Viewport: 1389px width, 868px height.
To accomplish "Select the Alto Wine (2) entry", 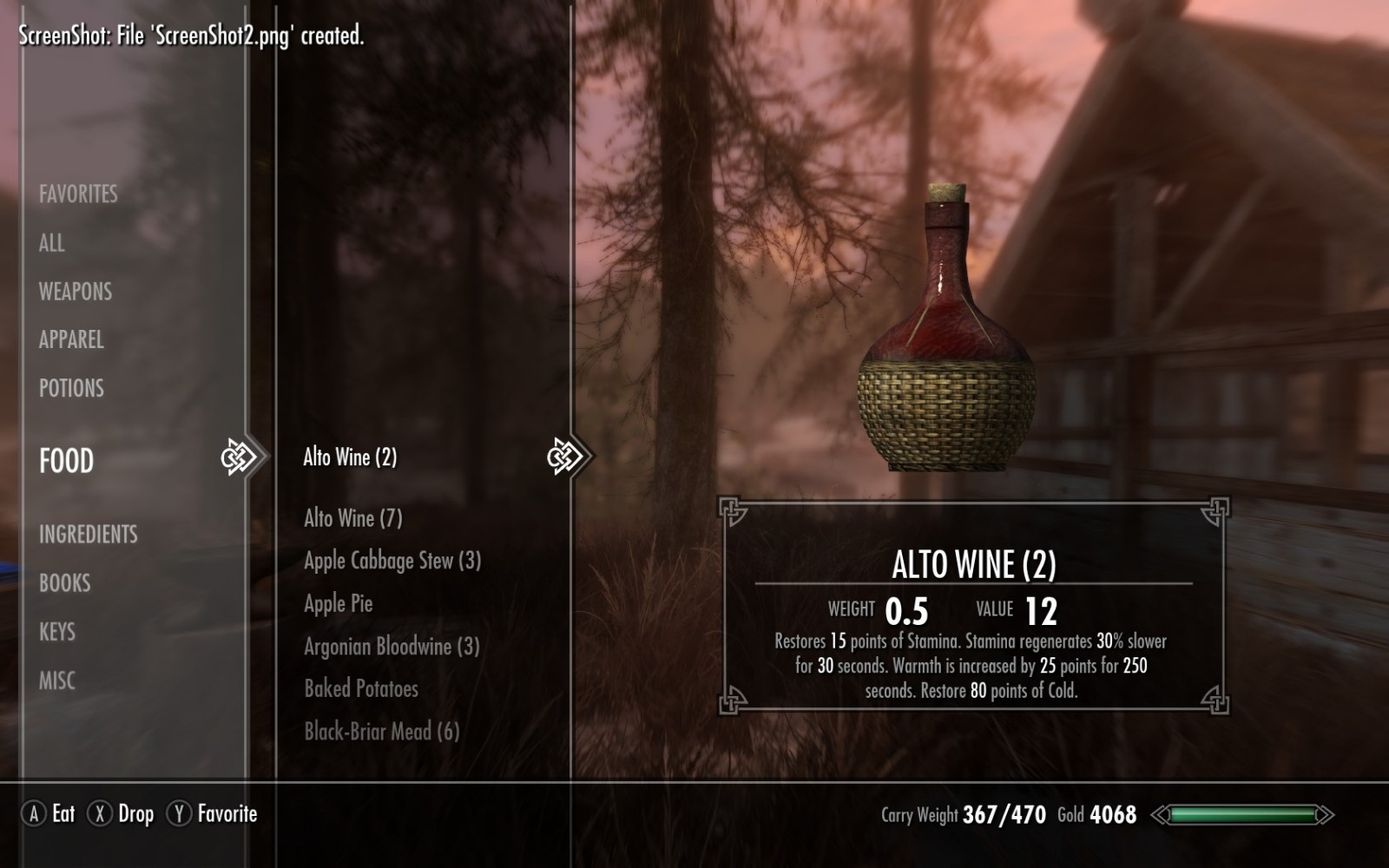I will [350, 457].
